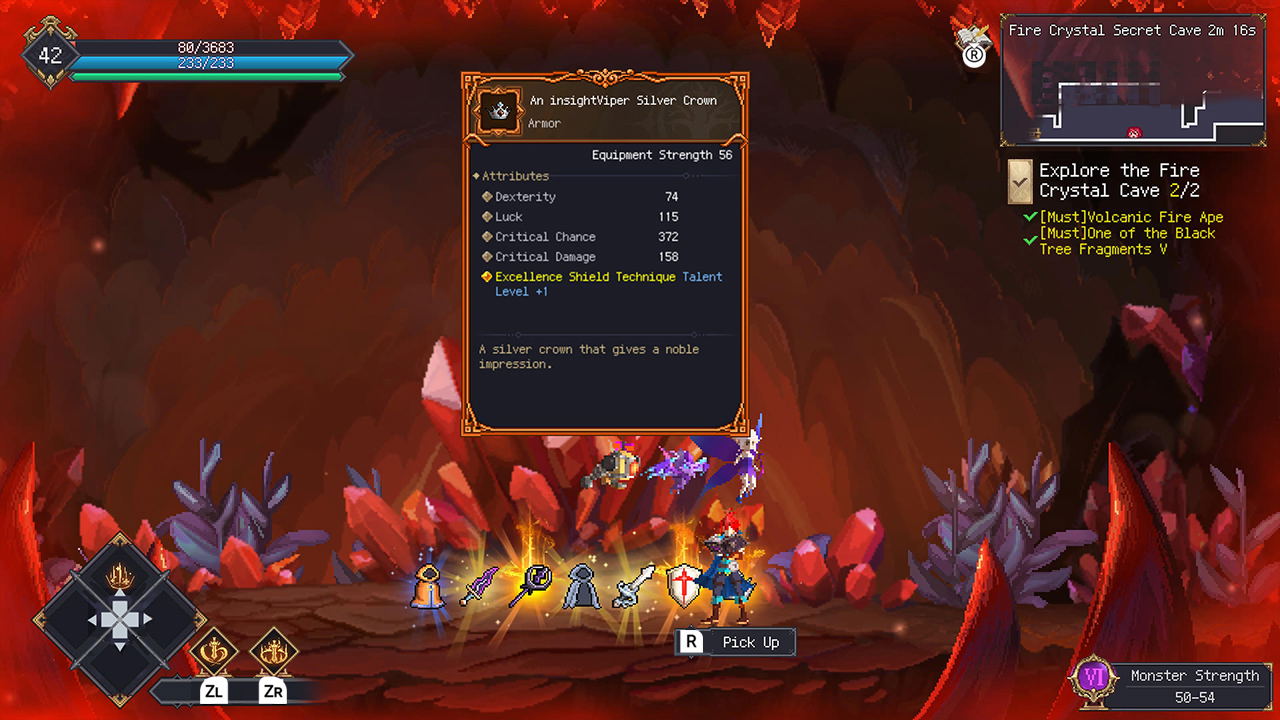The height and width of the screenshot is (720, 1280).
Task: Click the Monster Strength VI emblem
Action: click(1092, 678)
